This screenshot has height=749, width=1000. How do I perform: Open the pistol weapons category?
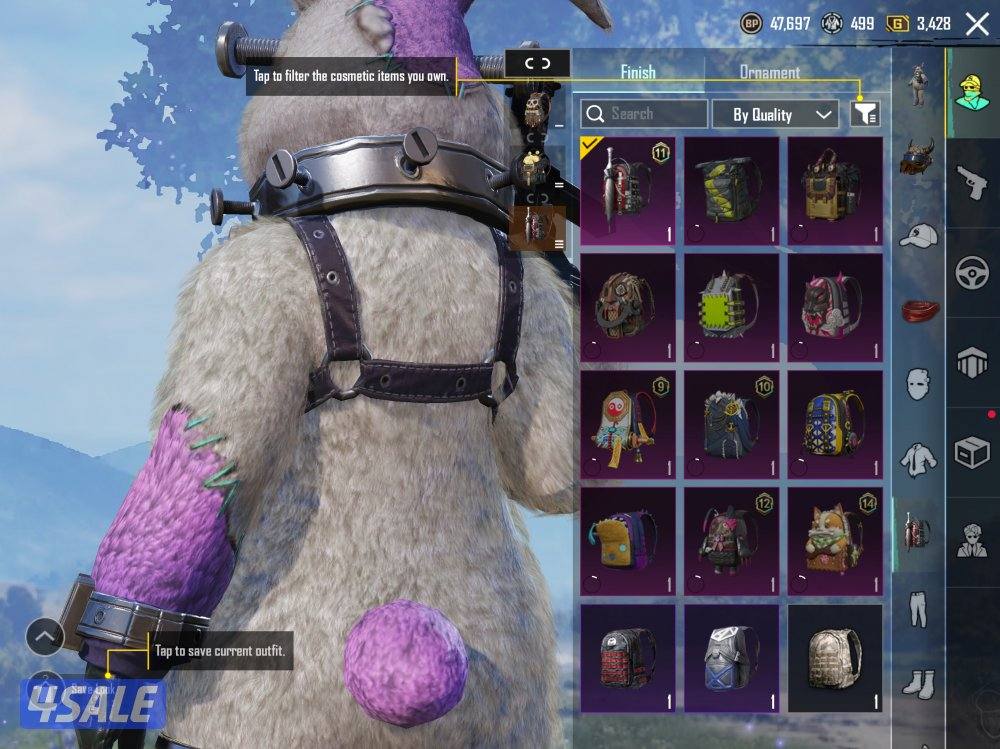pyautogui.click(x=972, y=183)
